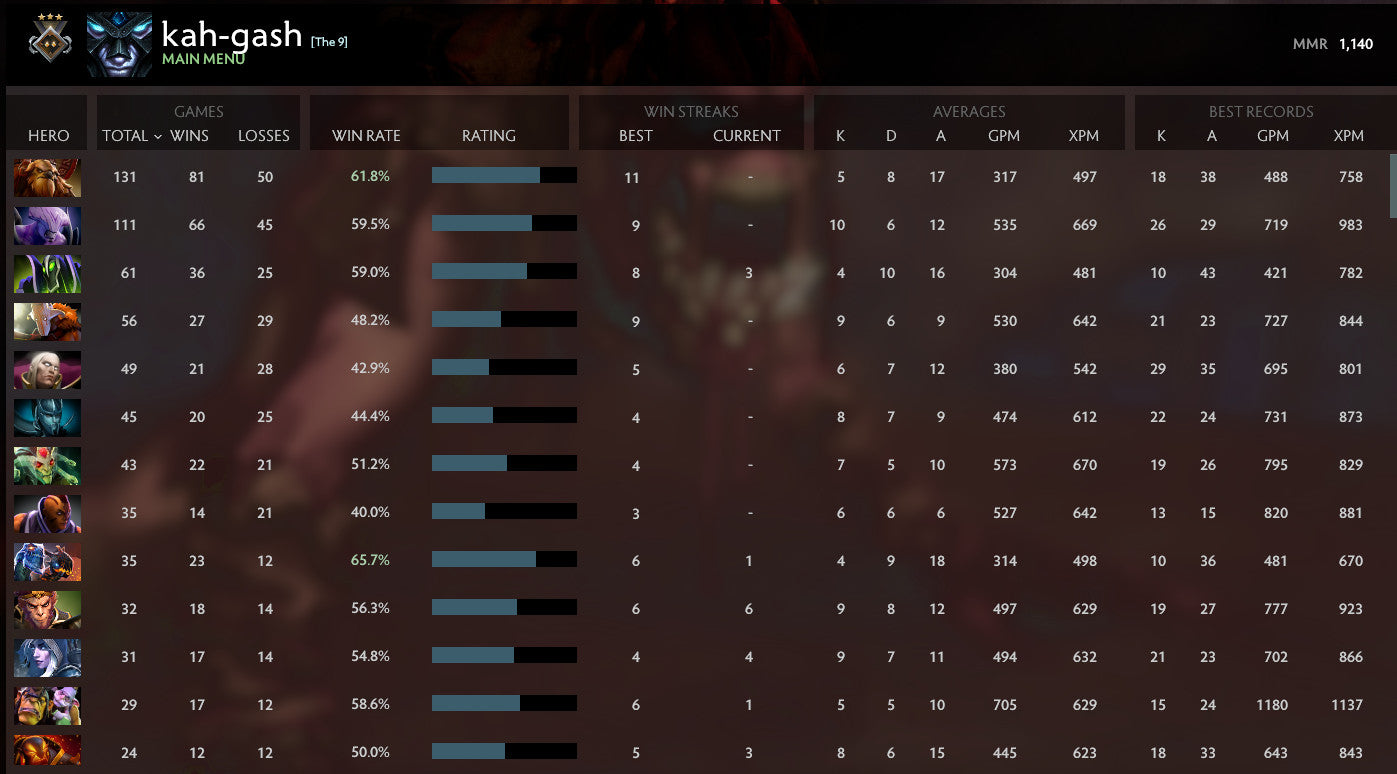Viewport: 1397px width, 774px height.
Task: Select the Earthshaker hero portrait
Action: point(46,177)
